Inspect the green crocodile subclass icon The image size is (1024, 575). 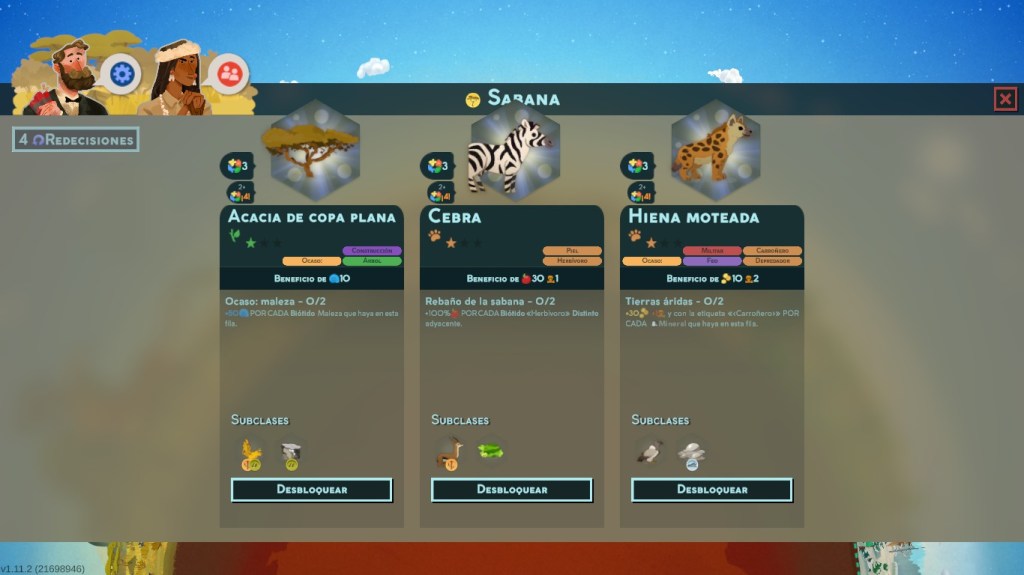coord(490,452)
